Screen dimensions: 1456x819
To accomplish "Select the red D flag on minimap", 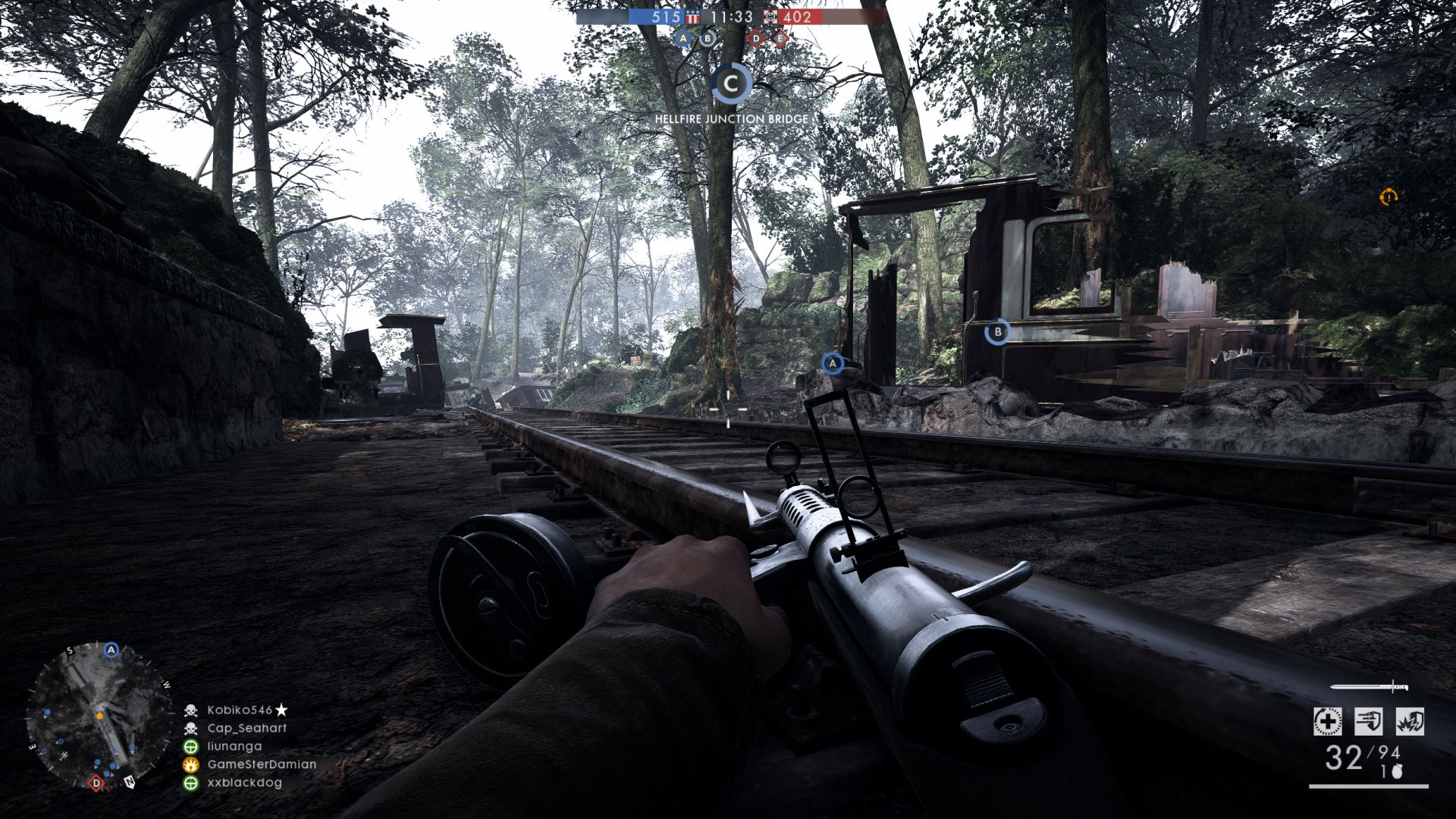I will tap(96, 783).
